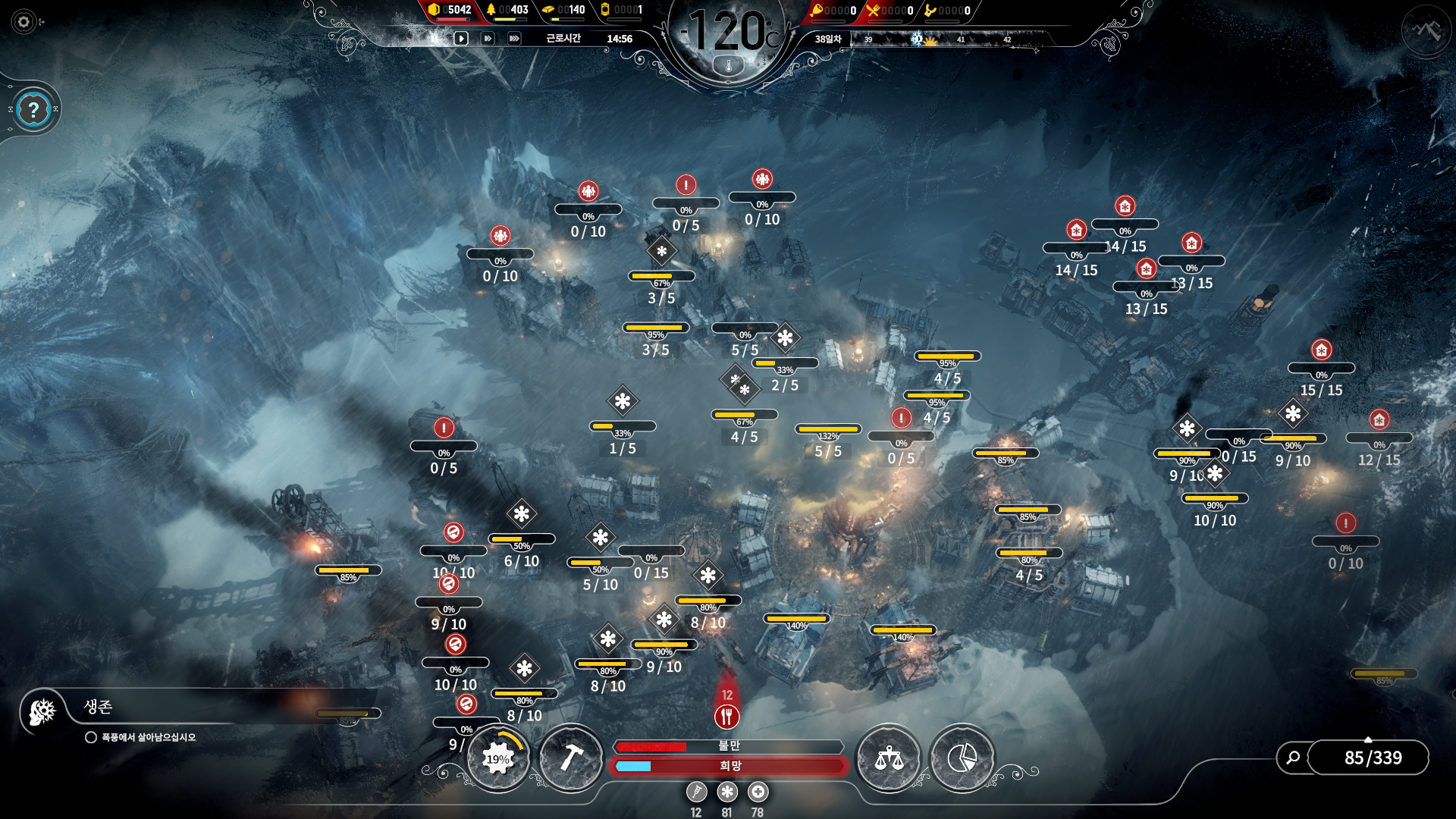Open the question mark help panel
Viewport: 1456px width, 819px height.
[x=33, y=111]
